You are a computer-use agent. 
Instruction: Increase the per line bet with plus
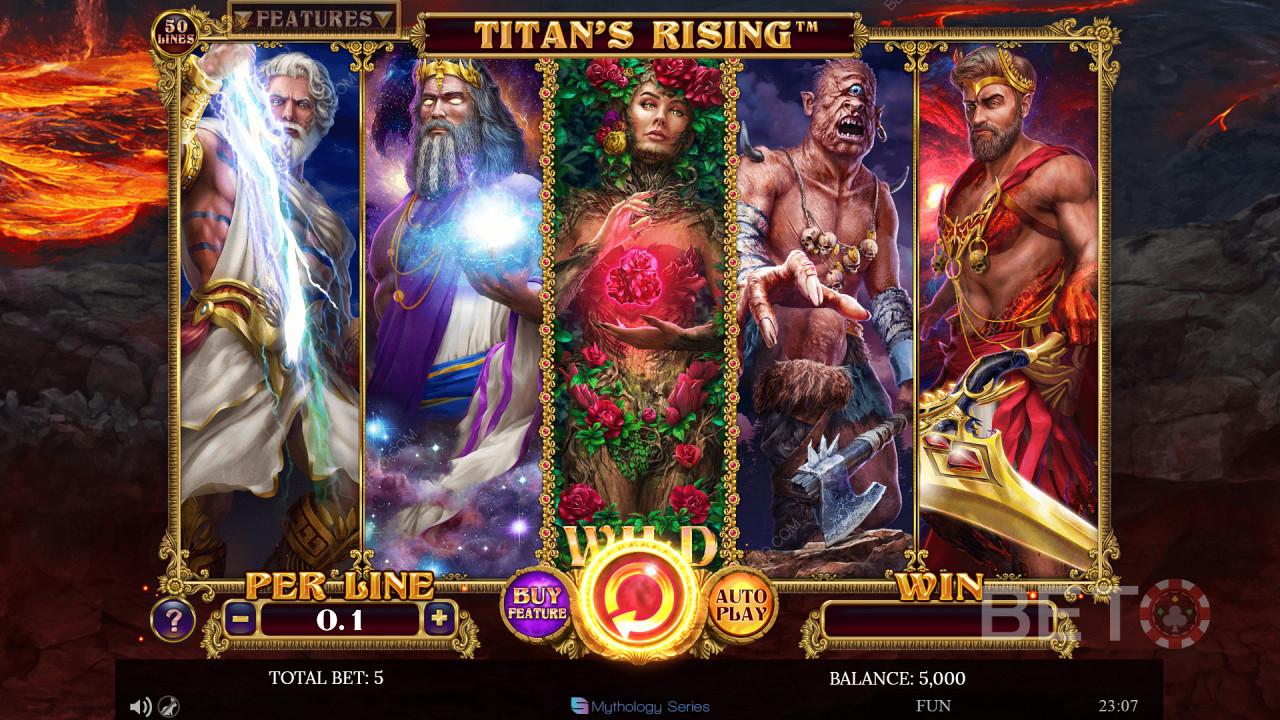438,619
